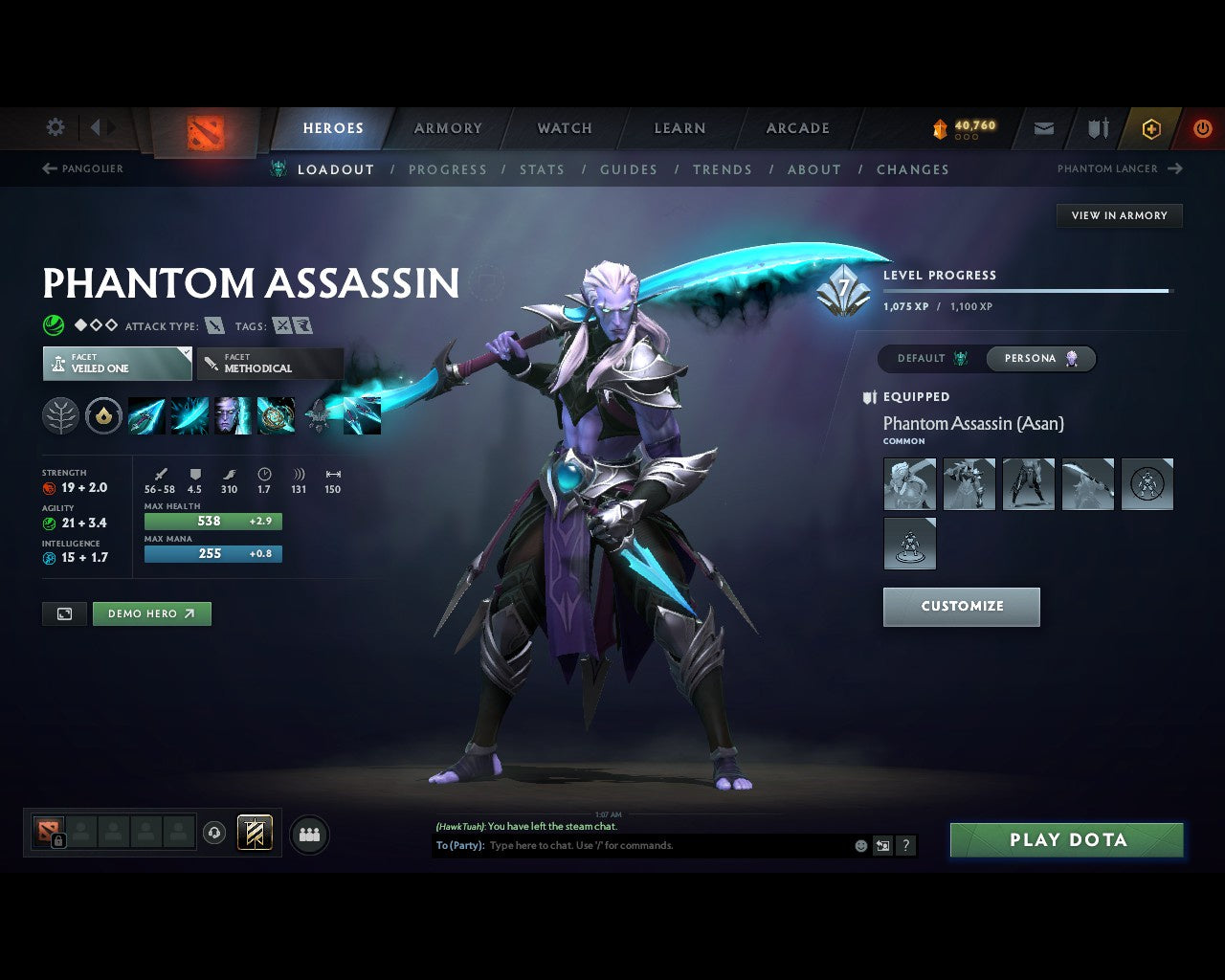
Task: Open the Armory tab
Action: click(x=448, y=128)
